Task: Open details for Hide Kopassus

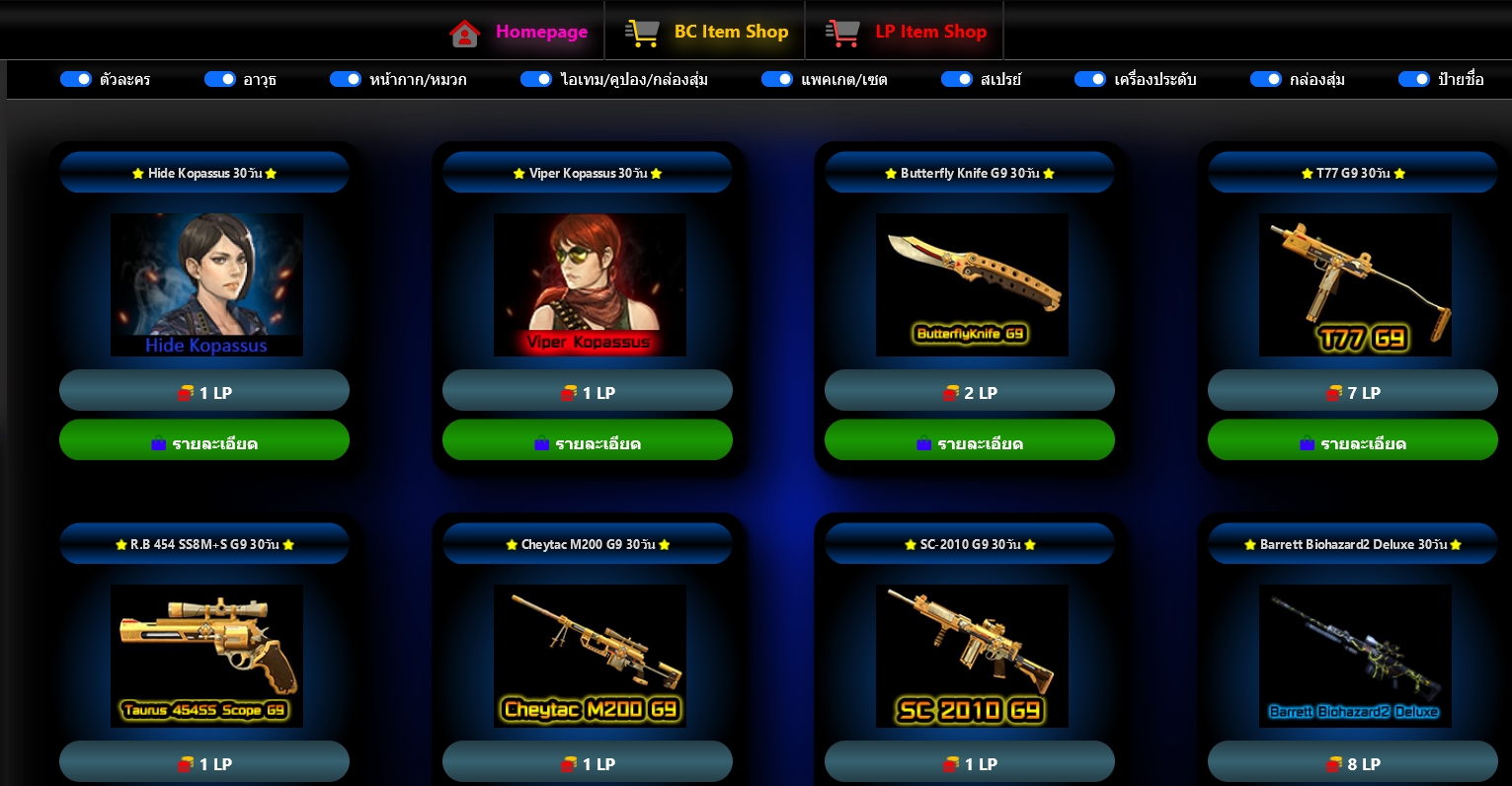Action: (204, 440)
